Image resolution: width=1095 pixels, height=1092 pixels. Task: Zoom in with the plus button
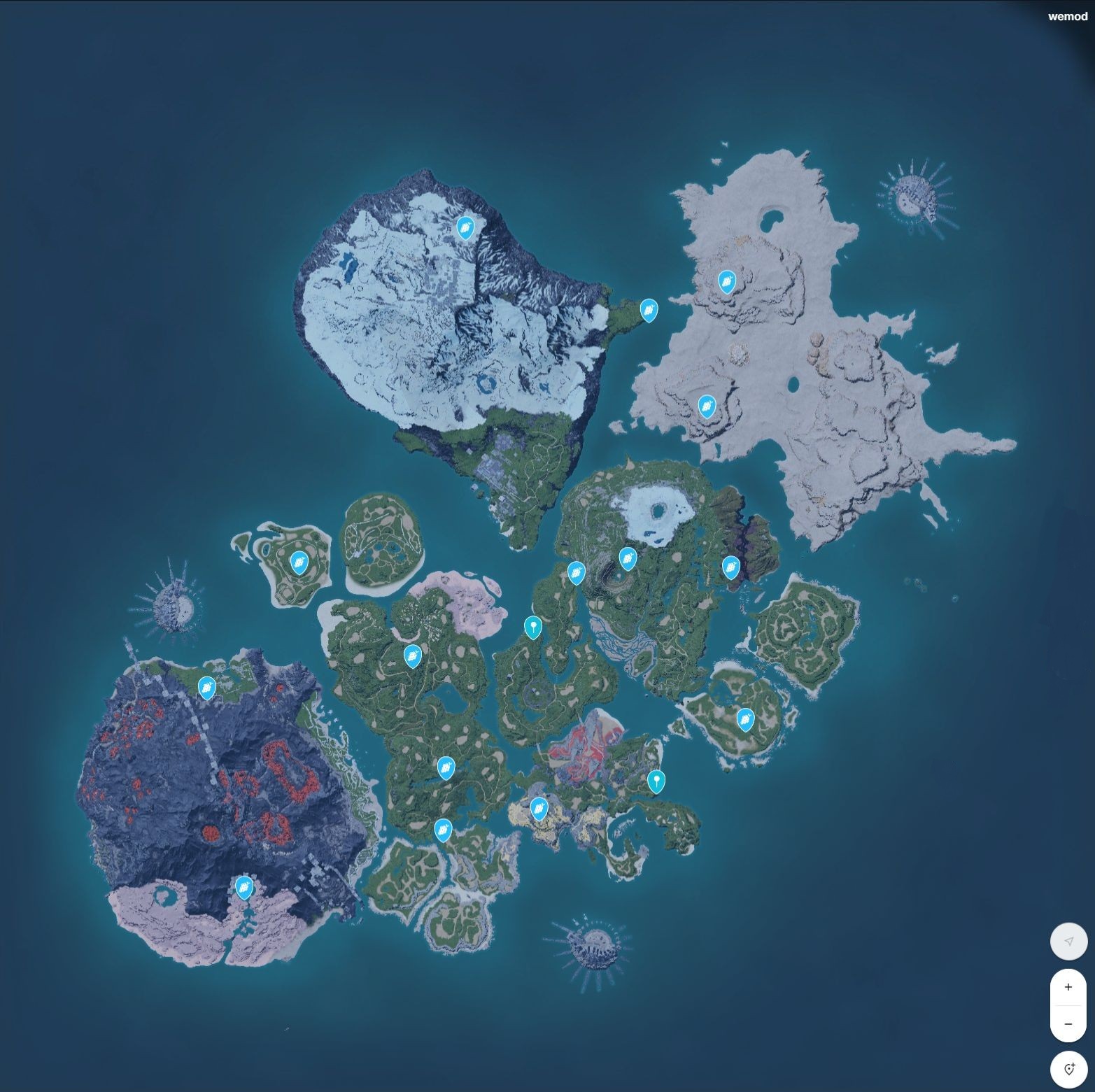click(1068, 987)
